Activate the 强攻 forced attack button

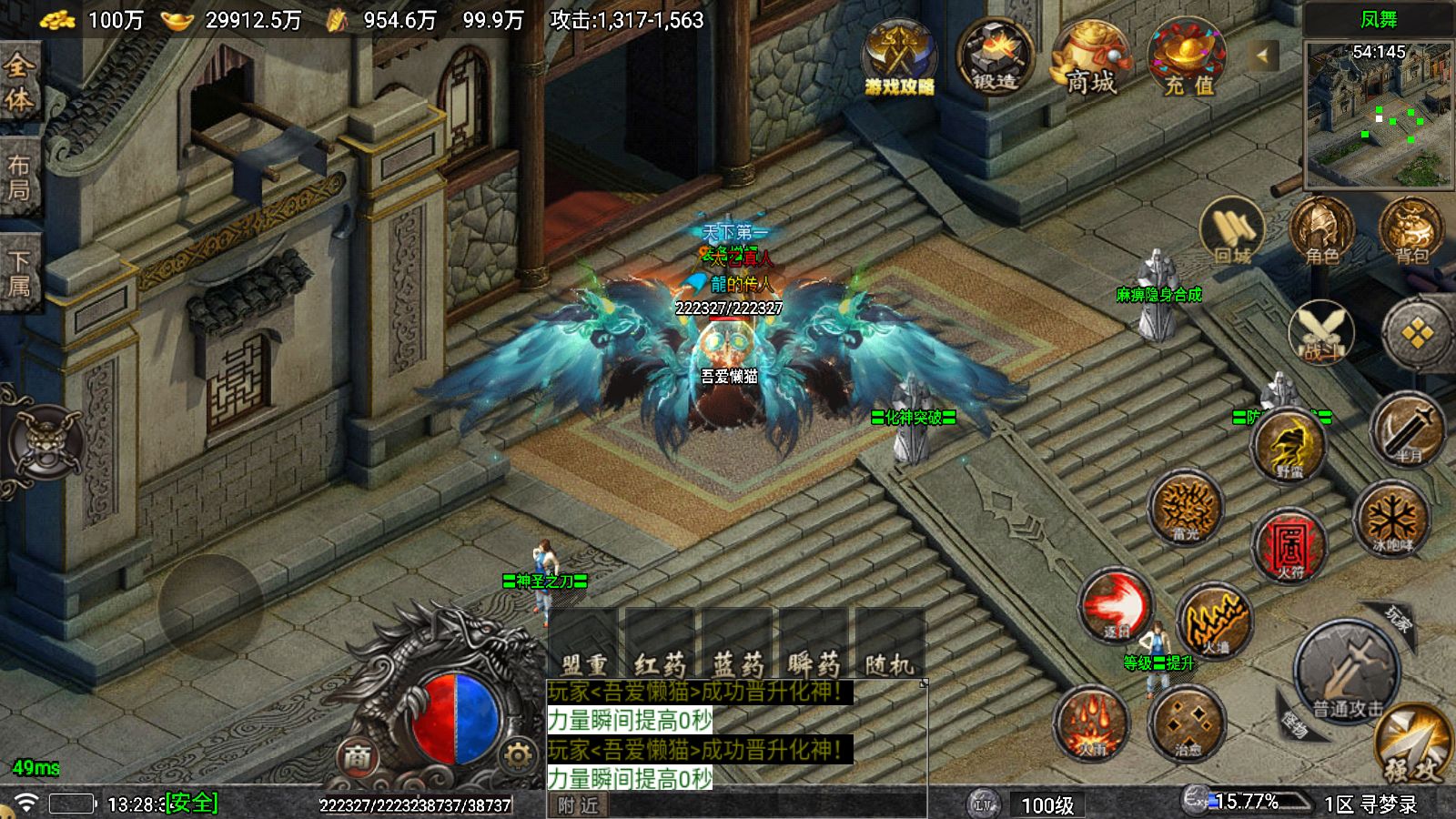click(1413, 746)
